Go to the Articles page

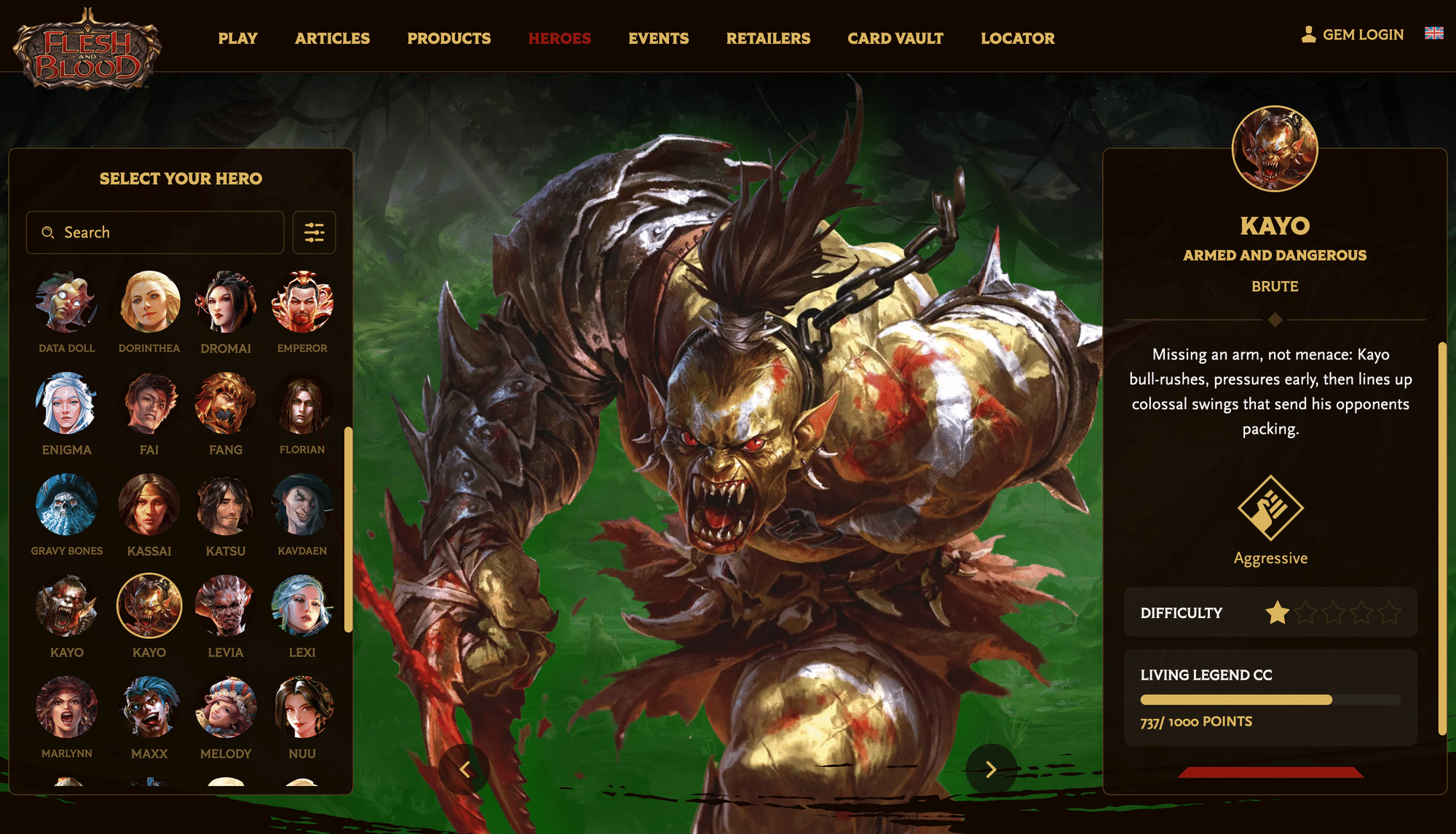pos(332,39)
